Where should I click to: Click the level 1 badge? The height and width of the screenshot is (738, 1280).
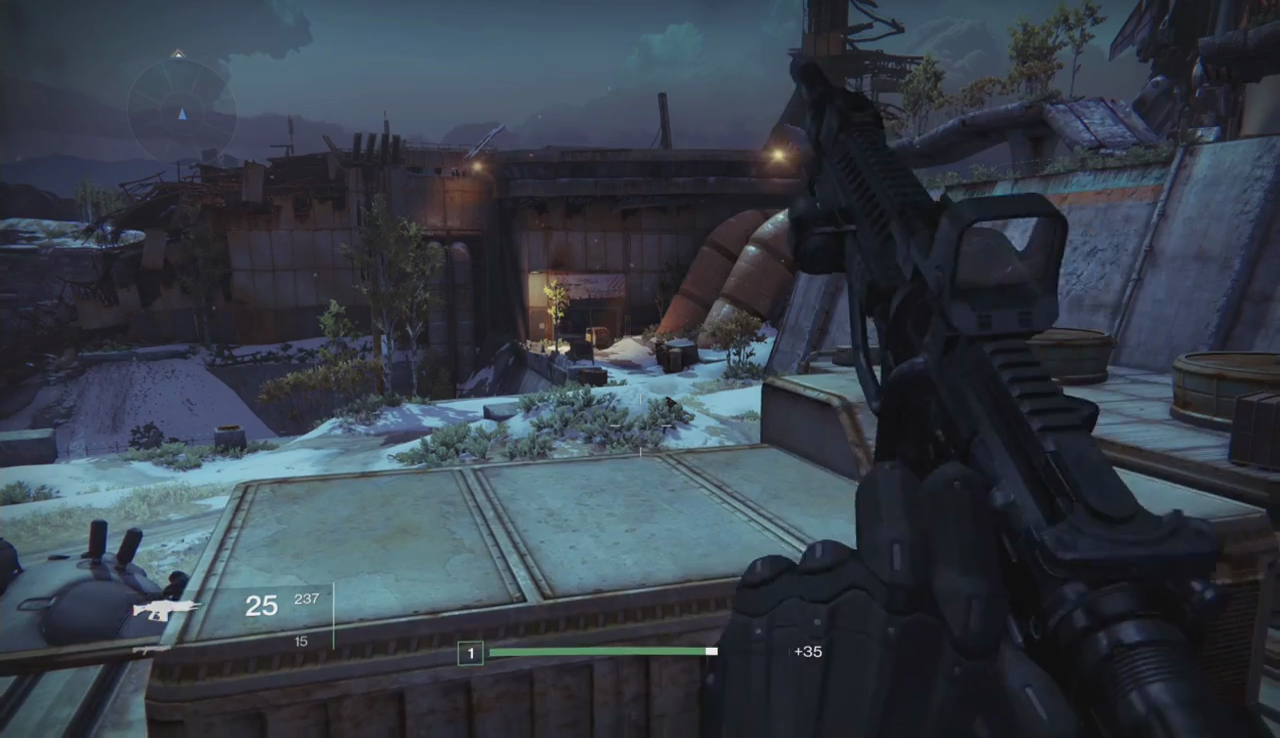click(470, 654)
